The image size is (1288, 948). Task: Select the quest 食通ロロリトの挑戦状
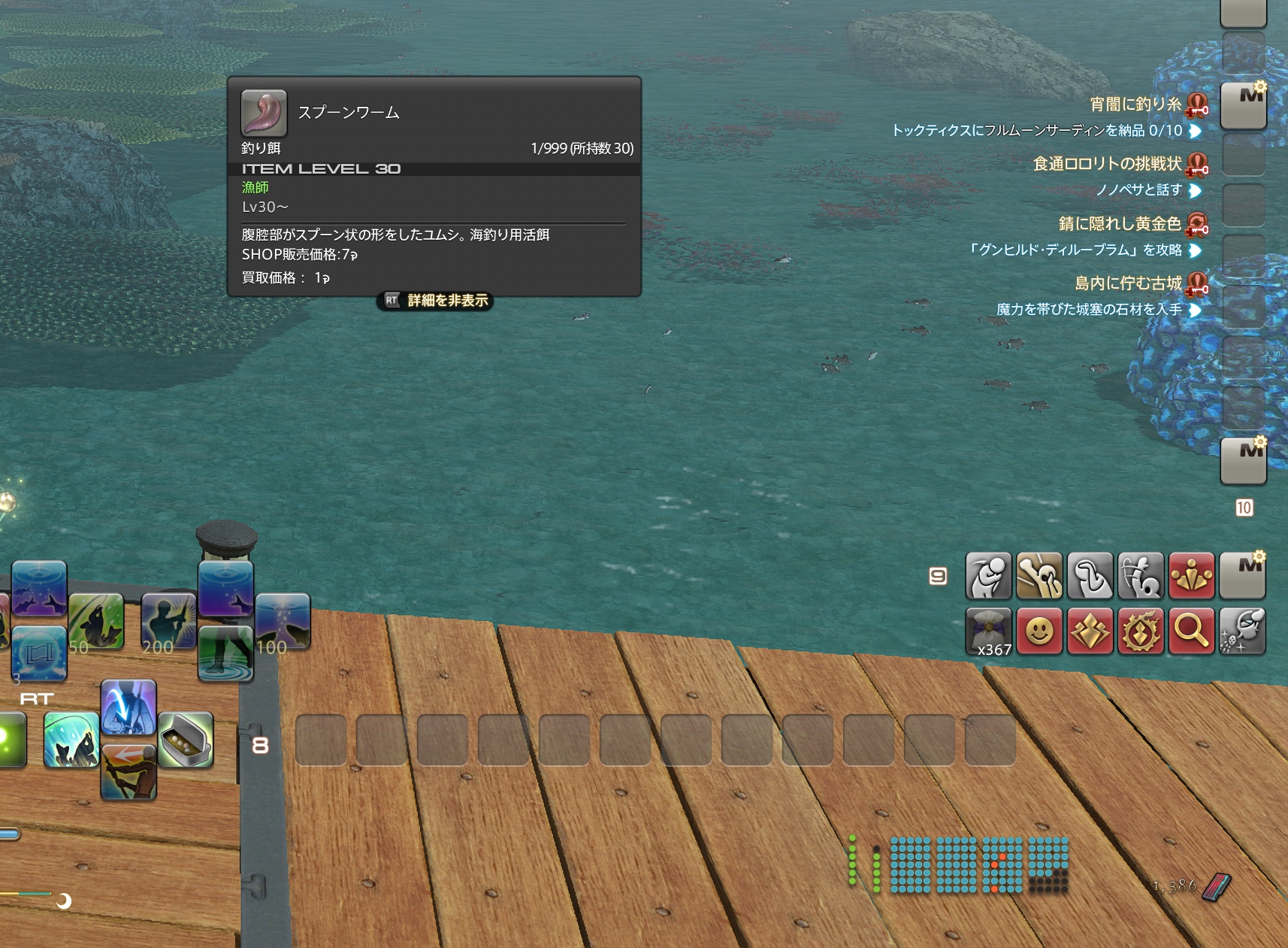click(x=1107, y=164)
